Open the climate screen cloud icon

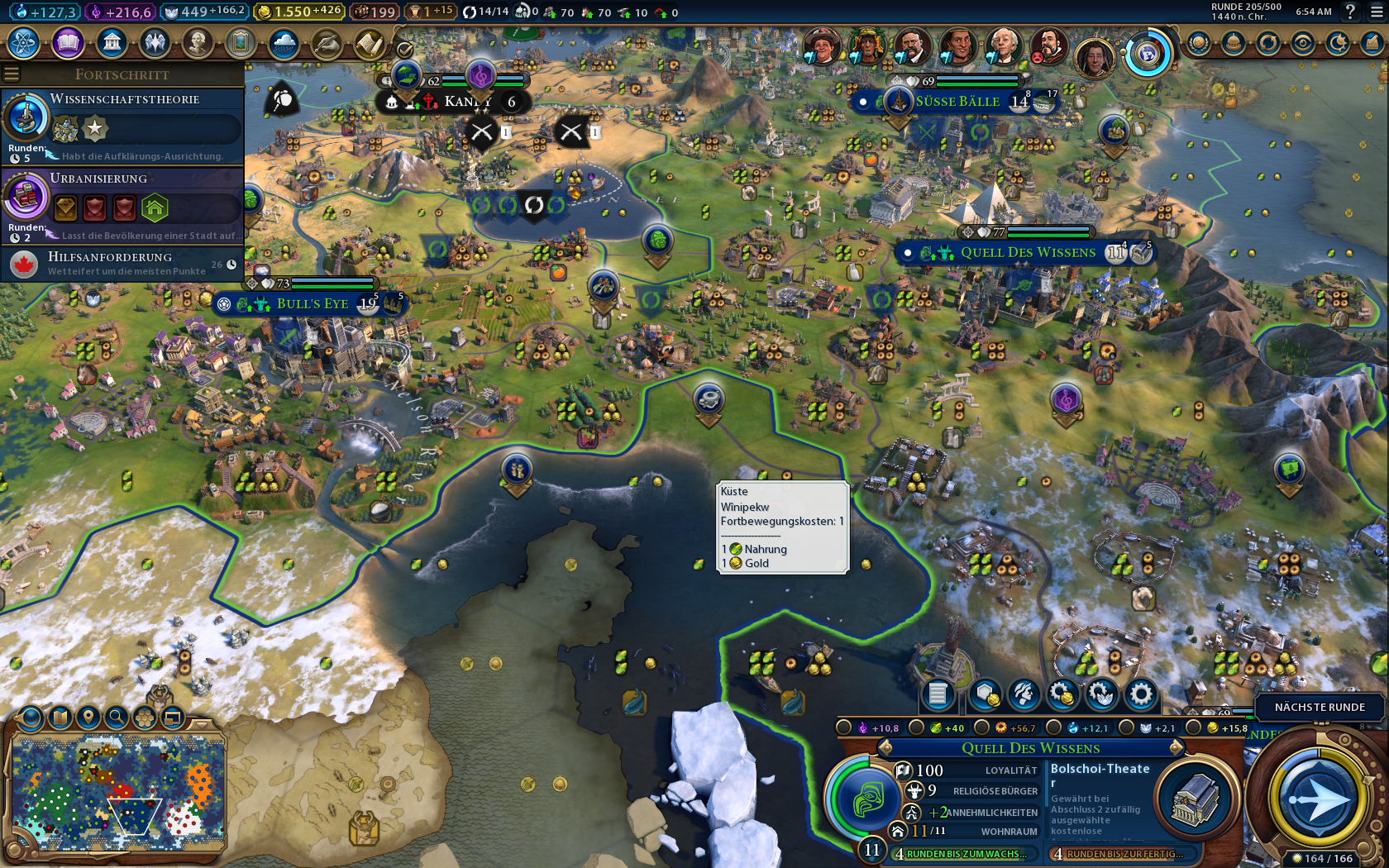click(x=284, y=44)
